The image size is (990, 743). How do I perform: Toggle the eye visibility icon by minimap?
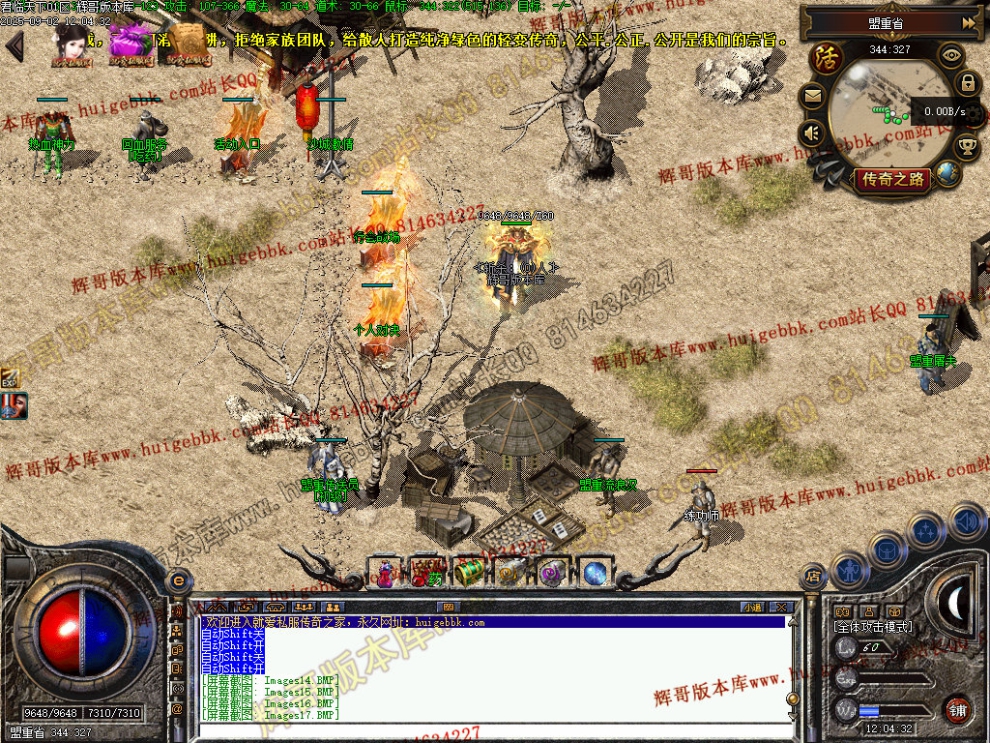951,56
